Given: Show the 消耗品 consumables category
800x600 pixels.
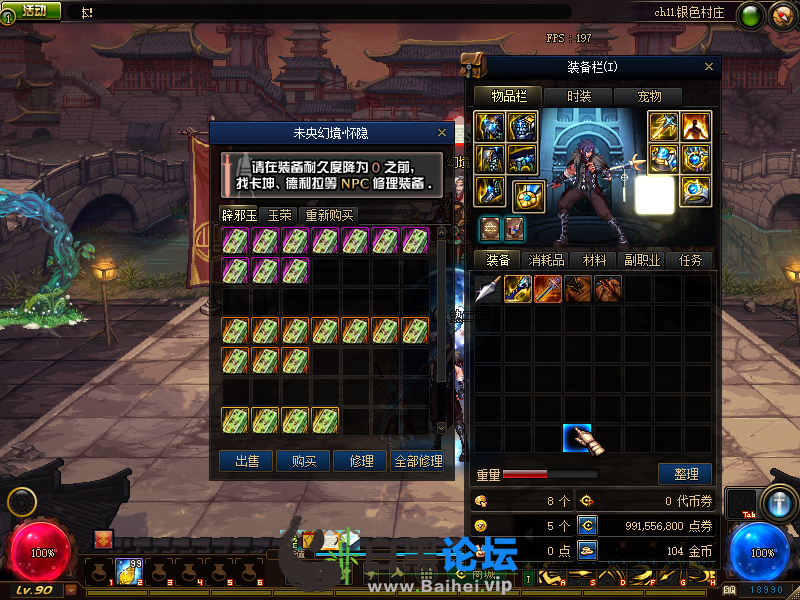Looking at the screenshot, I should click(546, 260).
